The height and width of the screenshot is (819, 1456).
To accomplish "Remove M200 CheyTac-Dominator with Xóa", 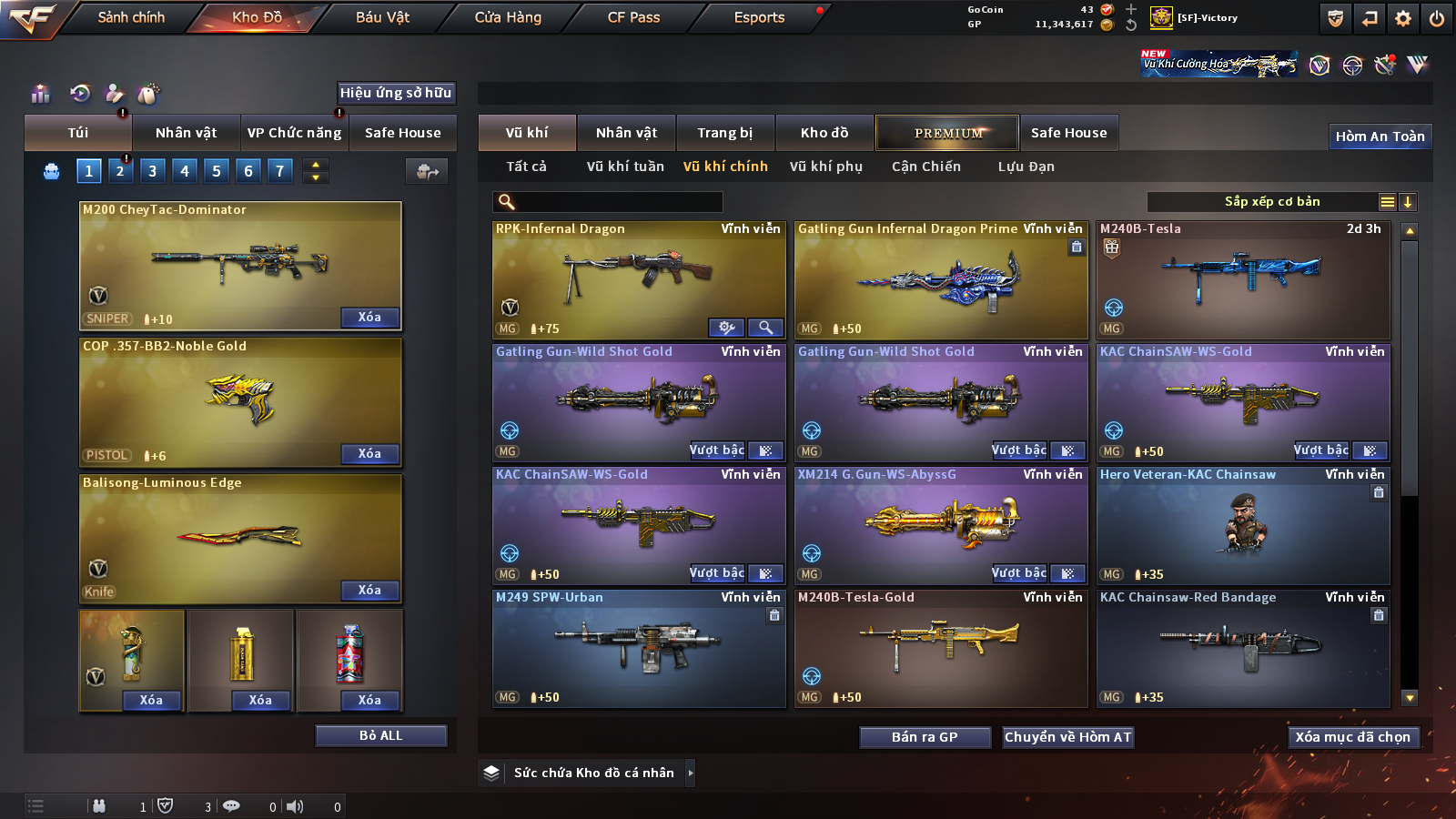I will pos(369,318).
